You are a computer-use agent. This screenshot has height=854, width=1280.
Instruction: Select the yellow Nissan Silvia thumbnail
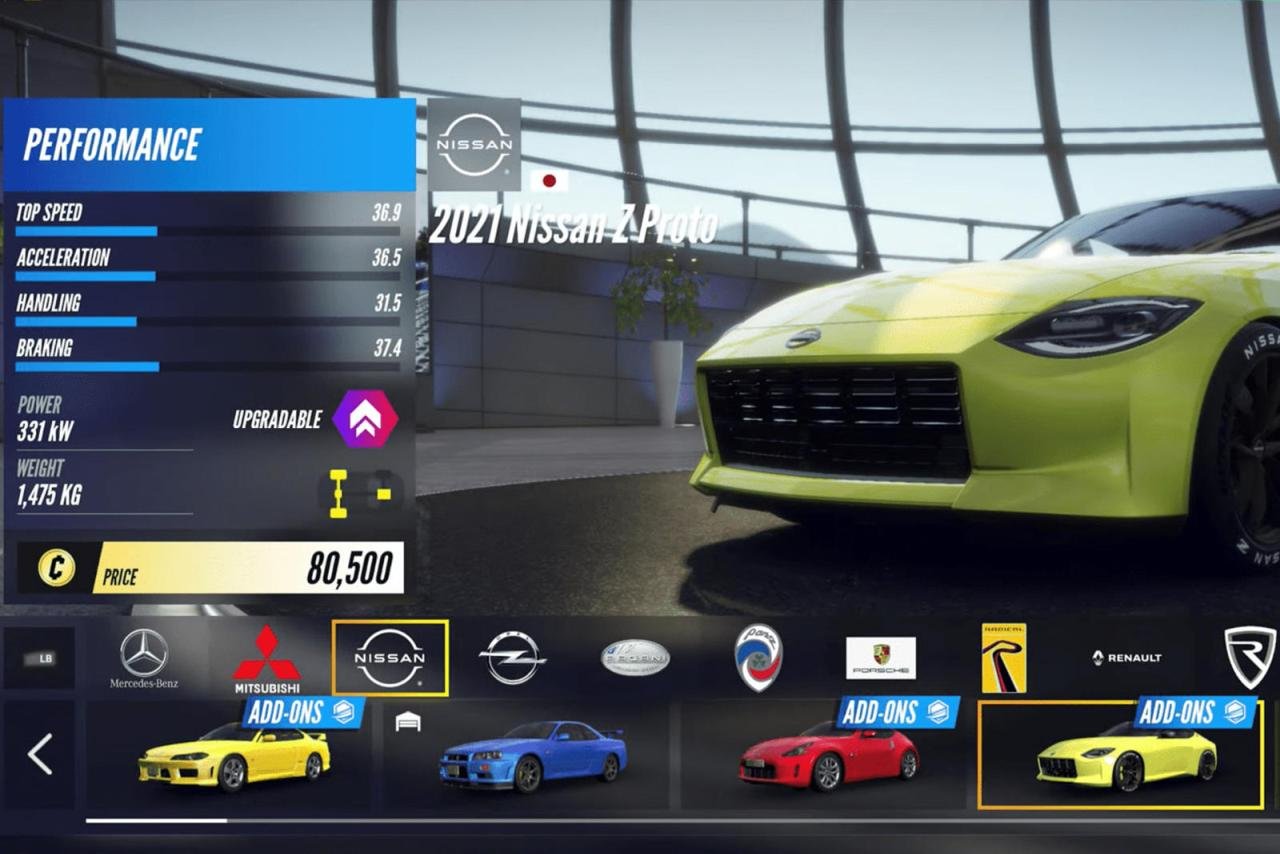[234, 756]
